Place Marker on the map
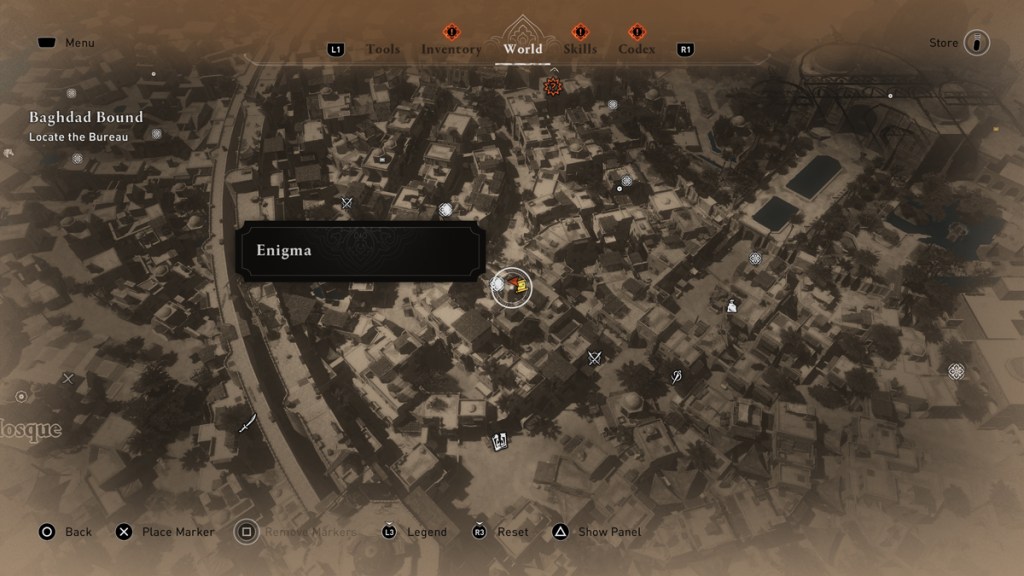 coord(165,532)
